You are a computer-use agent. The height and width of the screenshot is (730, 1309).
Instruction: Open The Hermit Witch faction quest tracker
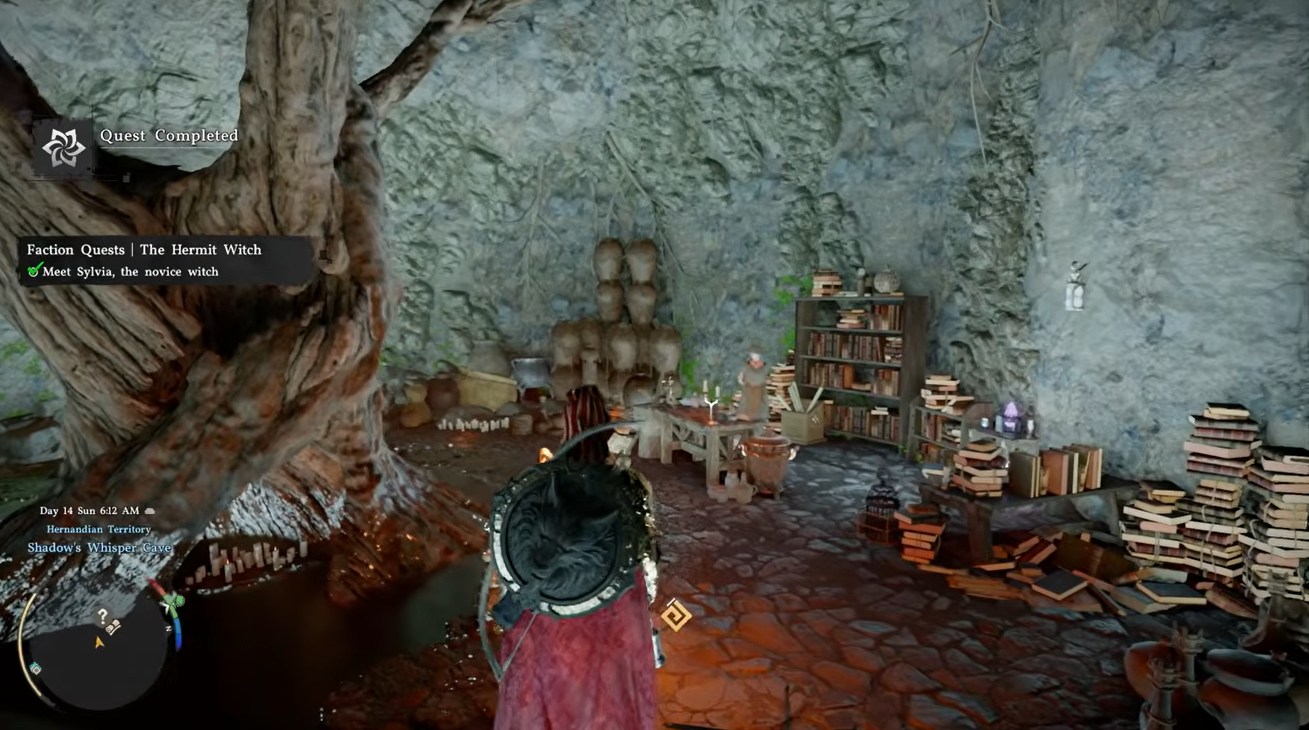[x=144, y=250]
